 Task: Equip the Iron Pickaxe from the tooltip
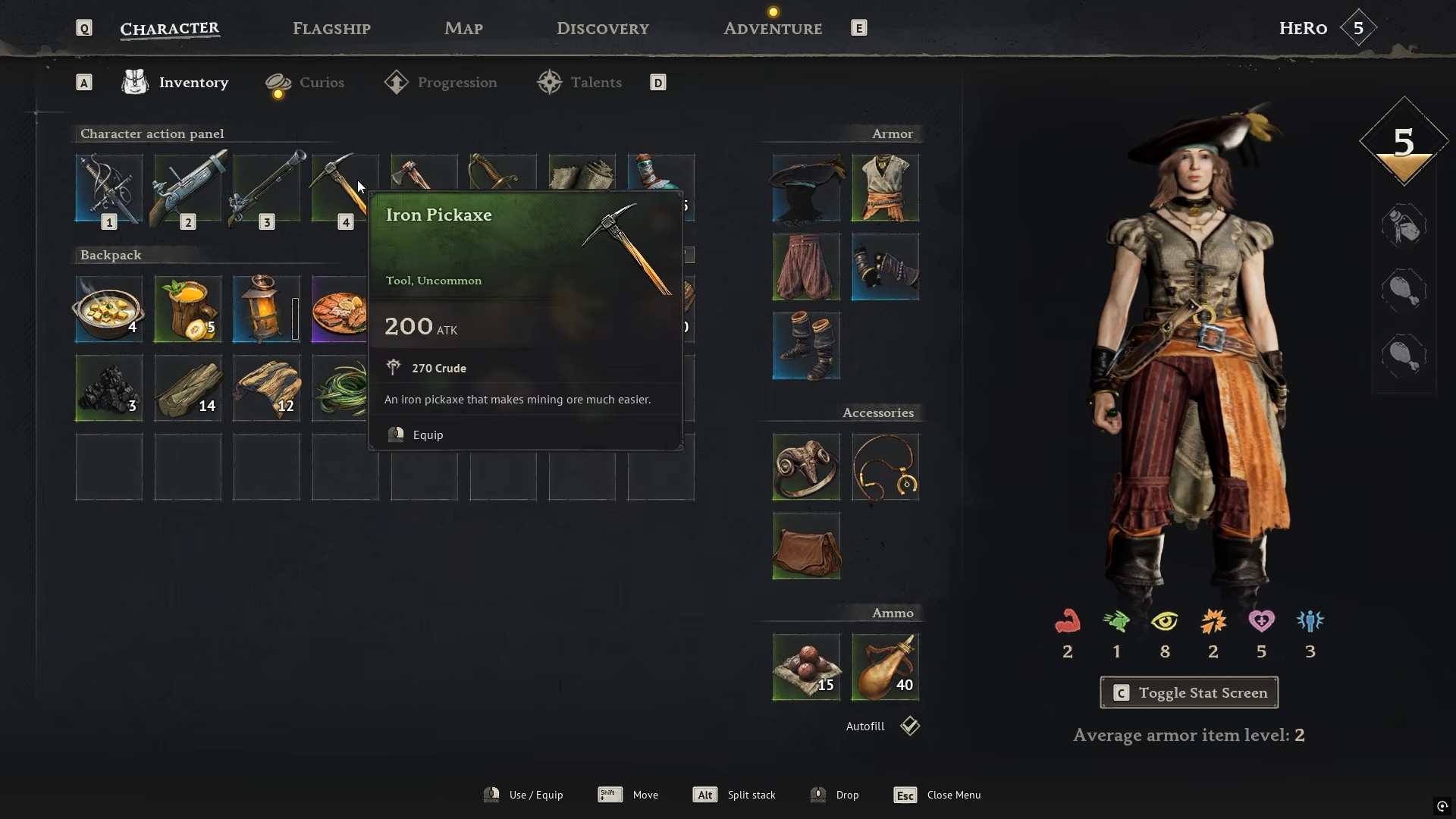point(428,435)
